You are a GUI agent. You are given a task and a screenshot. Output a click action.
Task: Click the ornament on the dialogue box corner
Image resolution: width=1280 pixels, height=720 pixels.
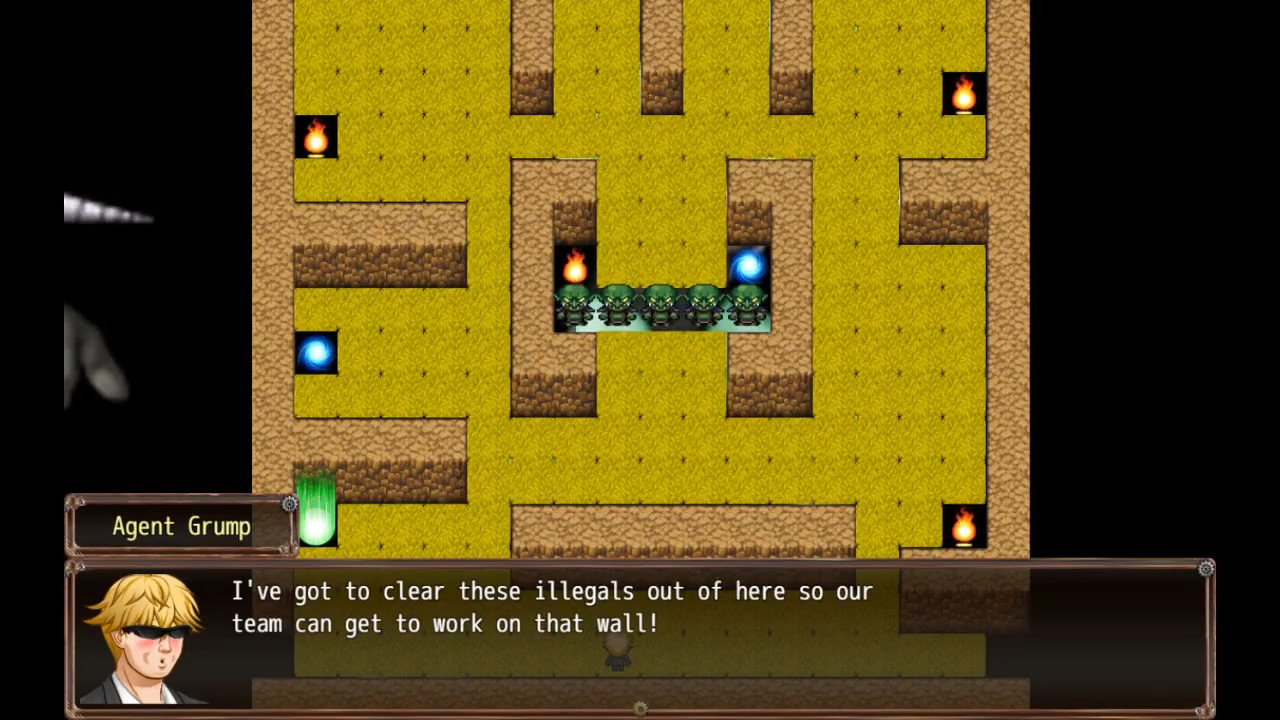point(1205,569)
